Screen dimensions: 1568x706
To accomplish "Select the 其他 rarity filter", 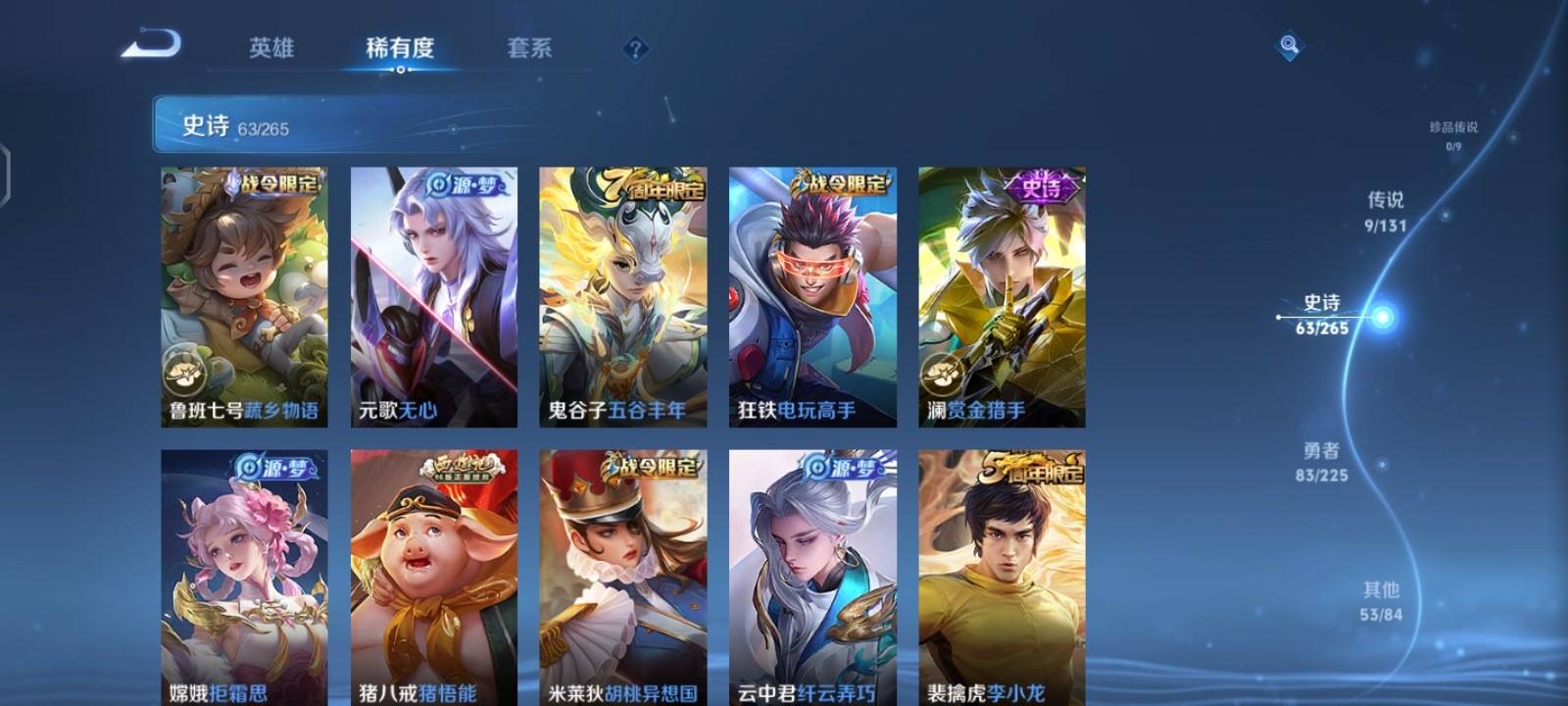I will 1384,598.
